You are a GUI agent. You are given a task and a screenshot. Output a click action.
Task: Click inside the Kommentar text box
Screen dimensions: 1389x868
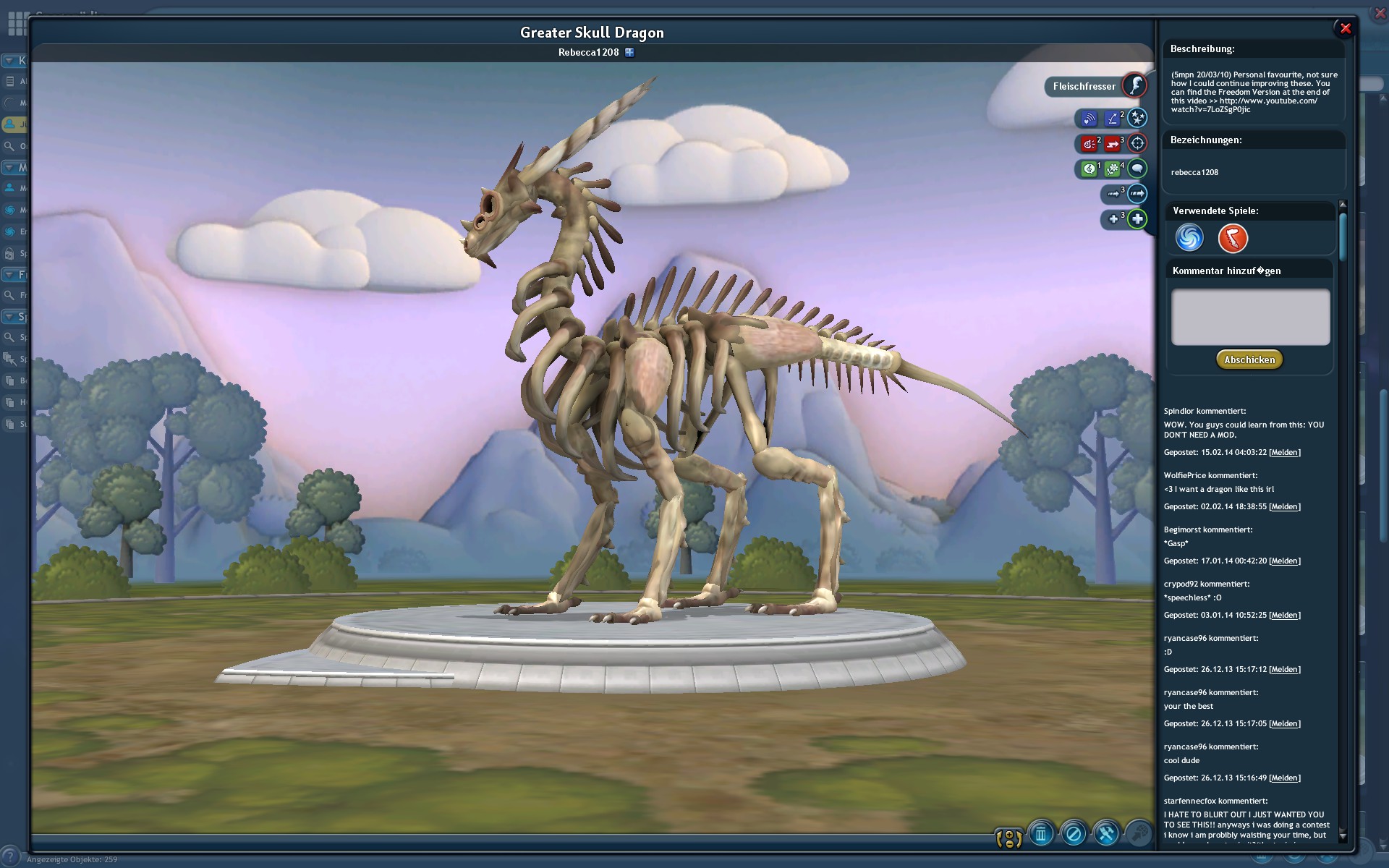click(1249, 317)
